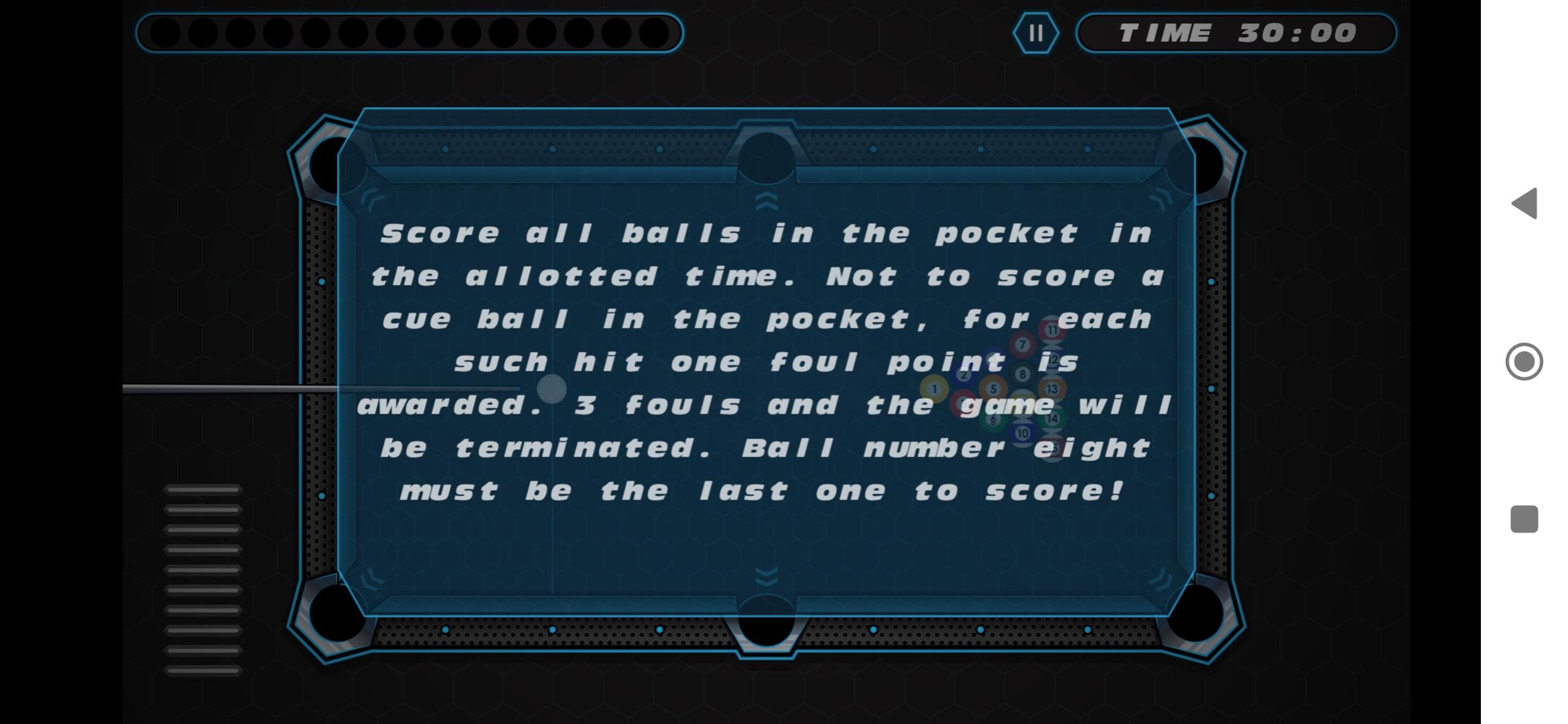Tap the chevron arrows on the upper-left rail
1568x724 pixels.
point(373,199)
